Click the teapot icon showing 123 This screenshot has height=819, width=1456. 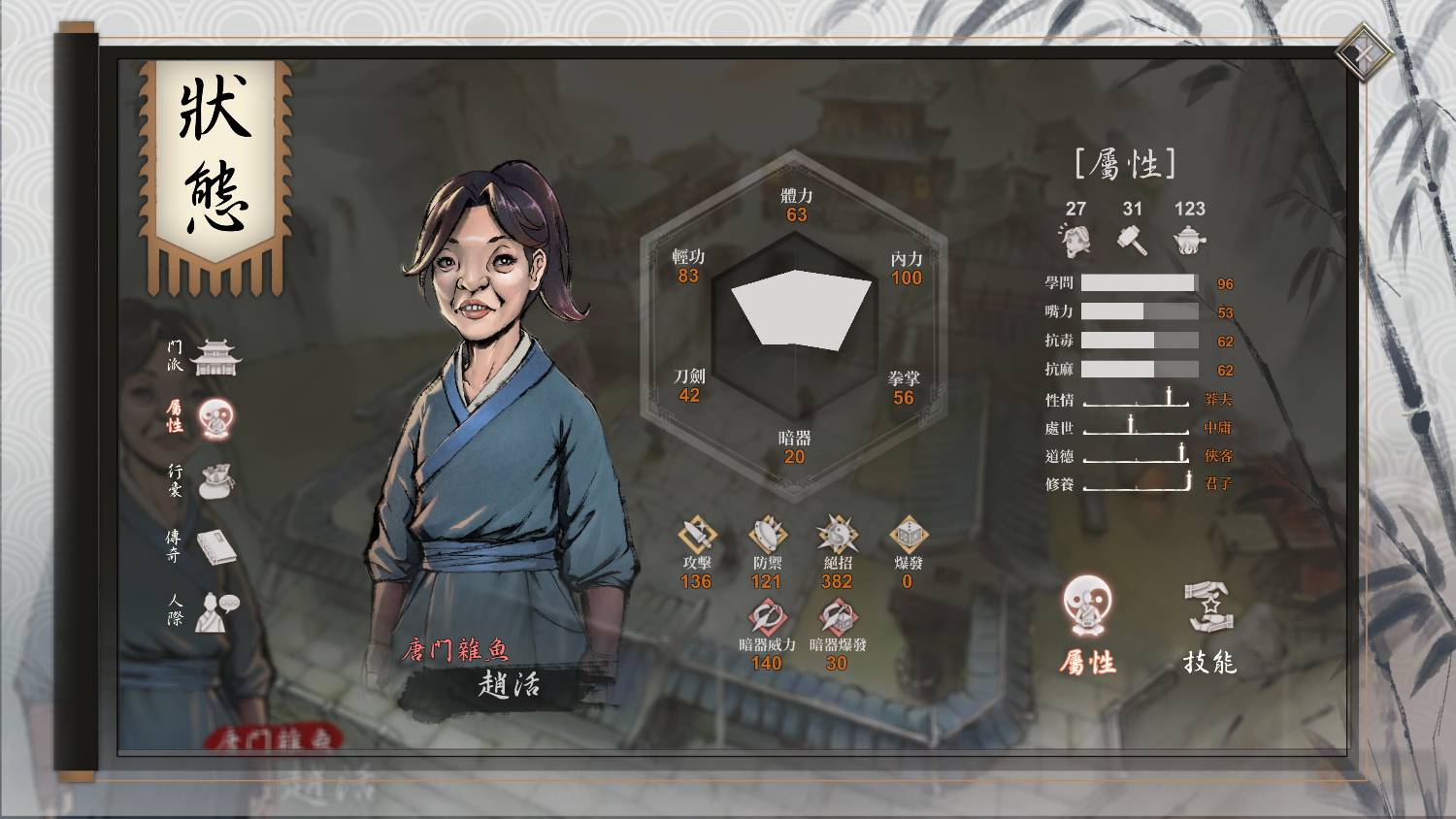(x=1190, y=238)
